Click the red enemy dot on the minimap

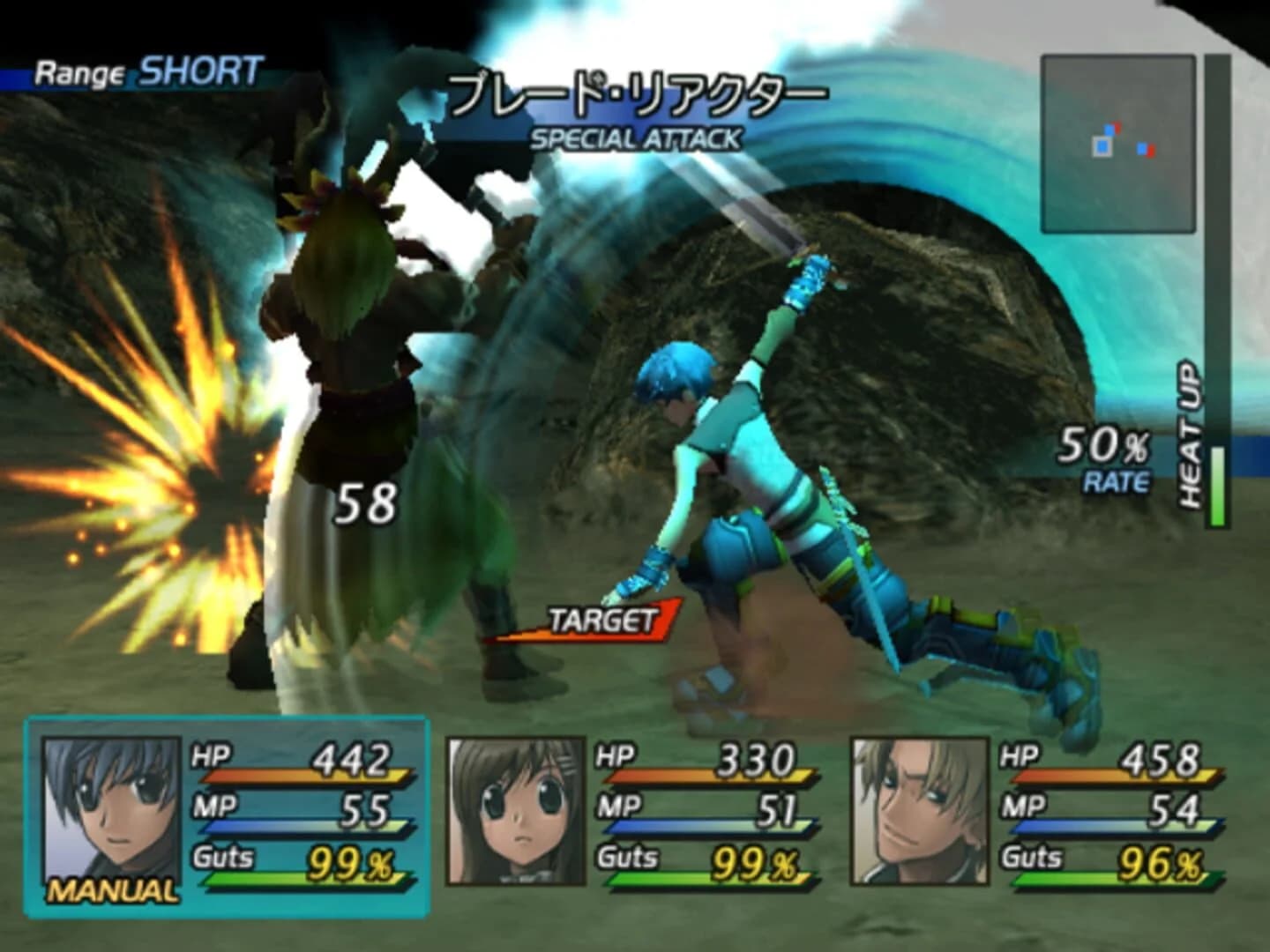coord(1150,152)
